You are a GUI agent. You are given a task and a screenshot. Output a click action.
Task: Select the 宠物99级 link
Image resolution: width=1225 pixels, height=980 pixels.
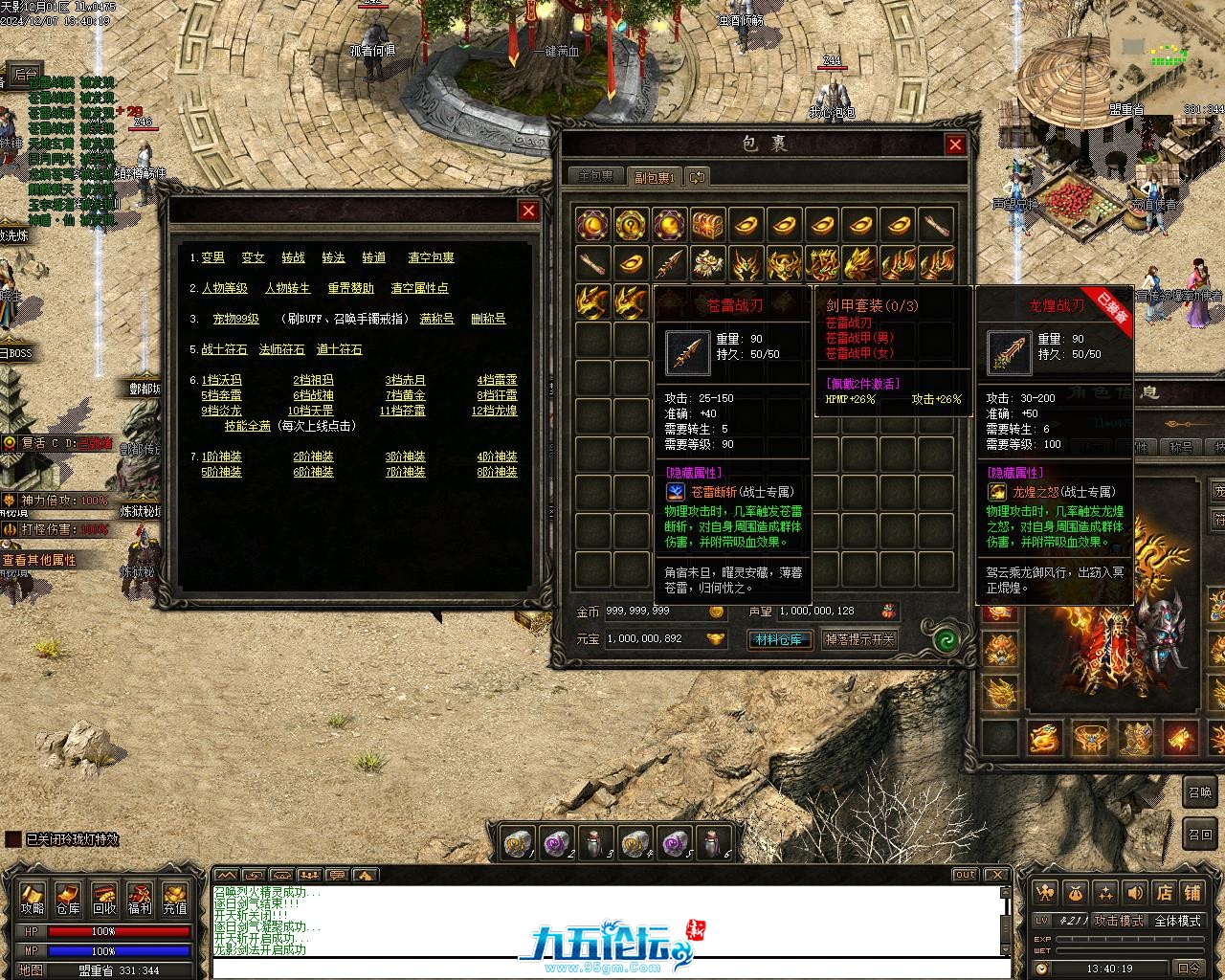(x=235, y=319)
